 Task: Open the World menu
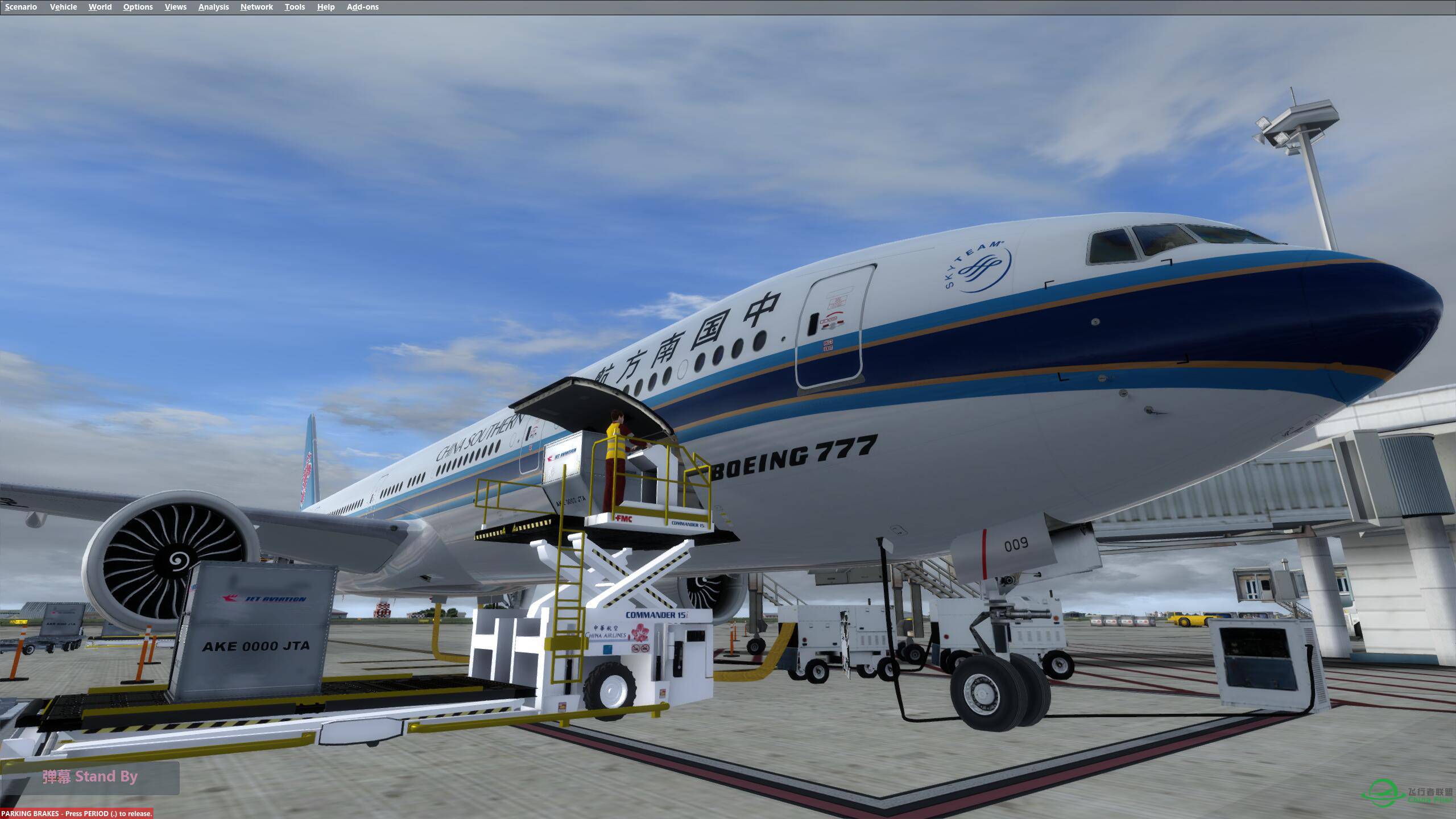point(100,7)
